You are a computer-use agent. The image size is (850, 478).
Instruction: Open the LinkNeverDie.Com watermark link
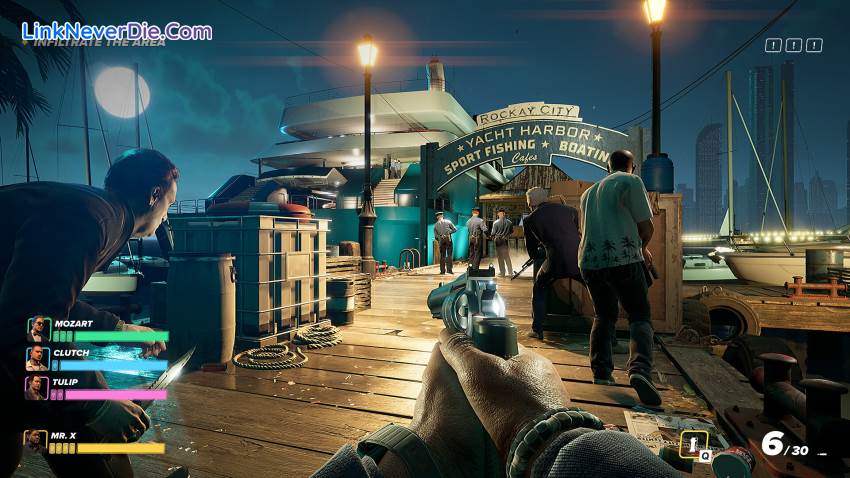point(117,30)
